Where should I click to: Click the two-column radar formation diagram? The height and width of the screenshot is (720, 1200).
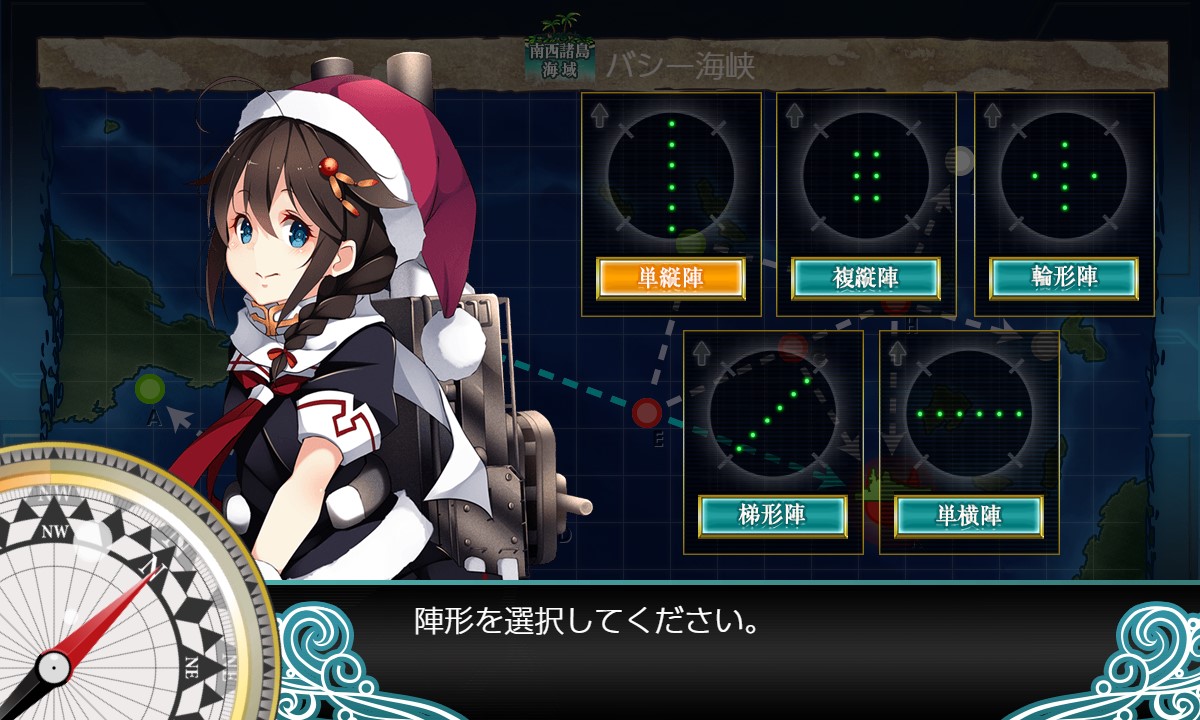tap(866, 176)
